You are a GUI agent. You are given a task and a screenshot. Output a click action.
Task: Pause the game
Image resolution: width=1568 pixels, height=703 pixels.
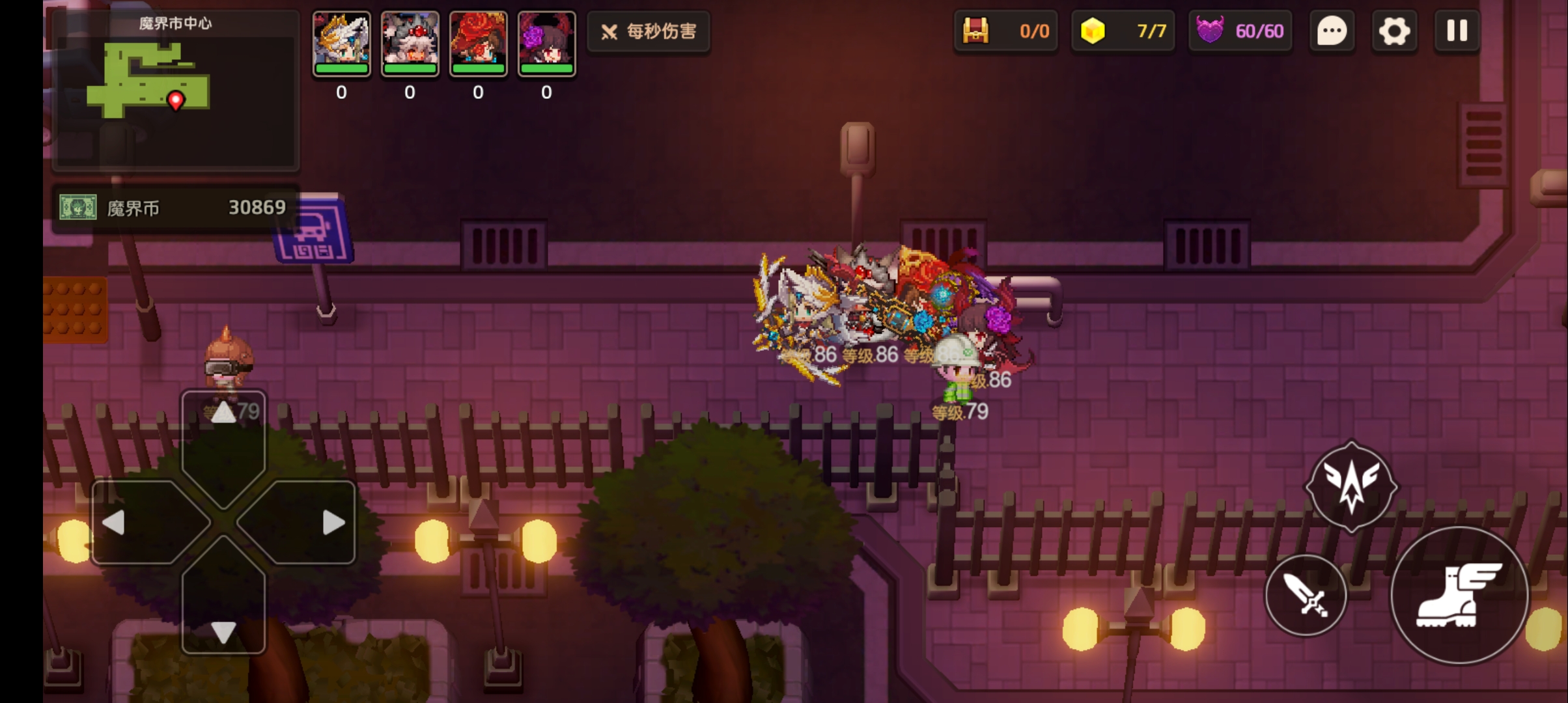coord(1457,31)
